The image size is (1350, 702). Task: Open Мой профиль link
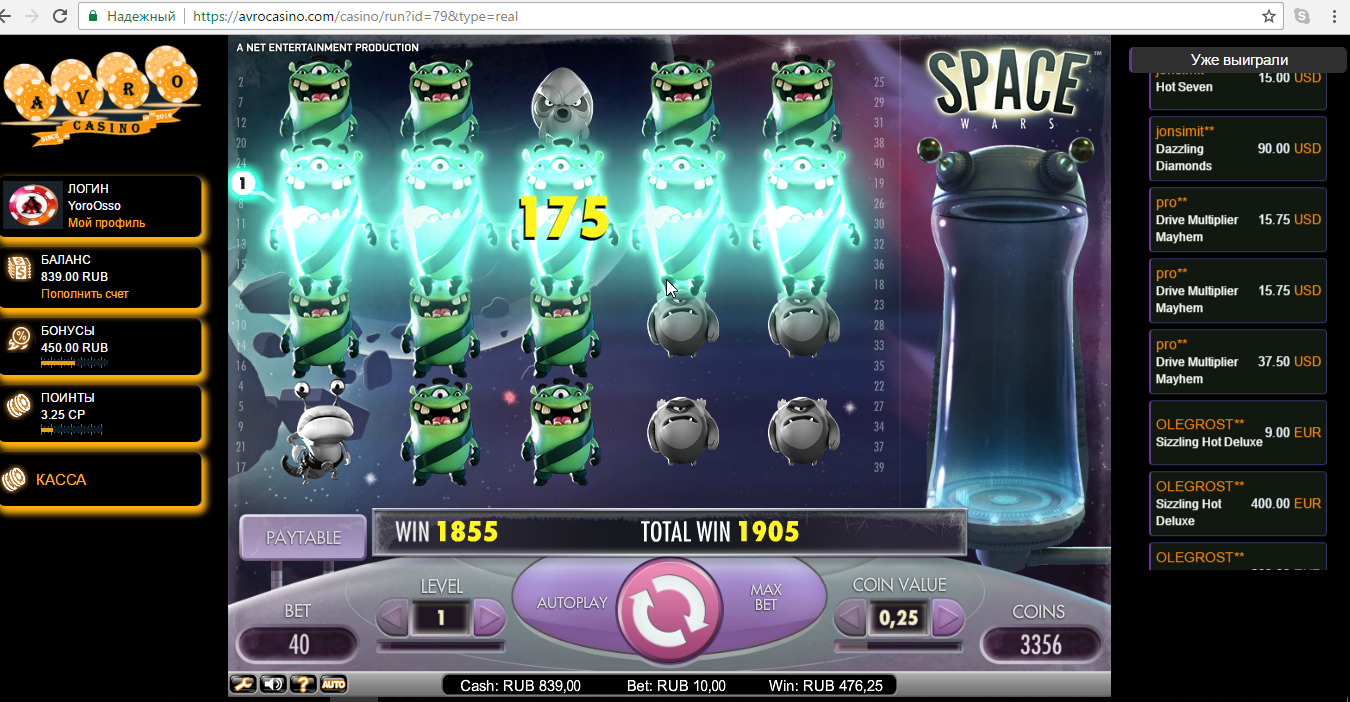(x=106, y=223)
